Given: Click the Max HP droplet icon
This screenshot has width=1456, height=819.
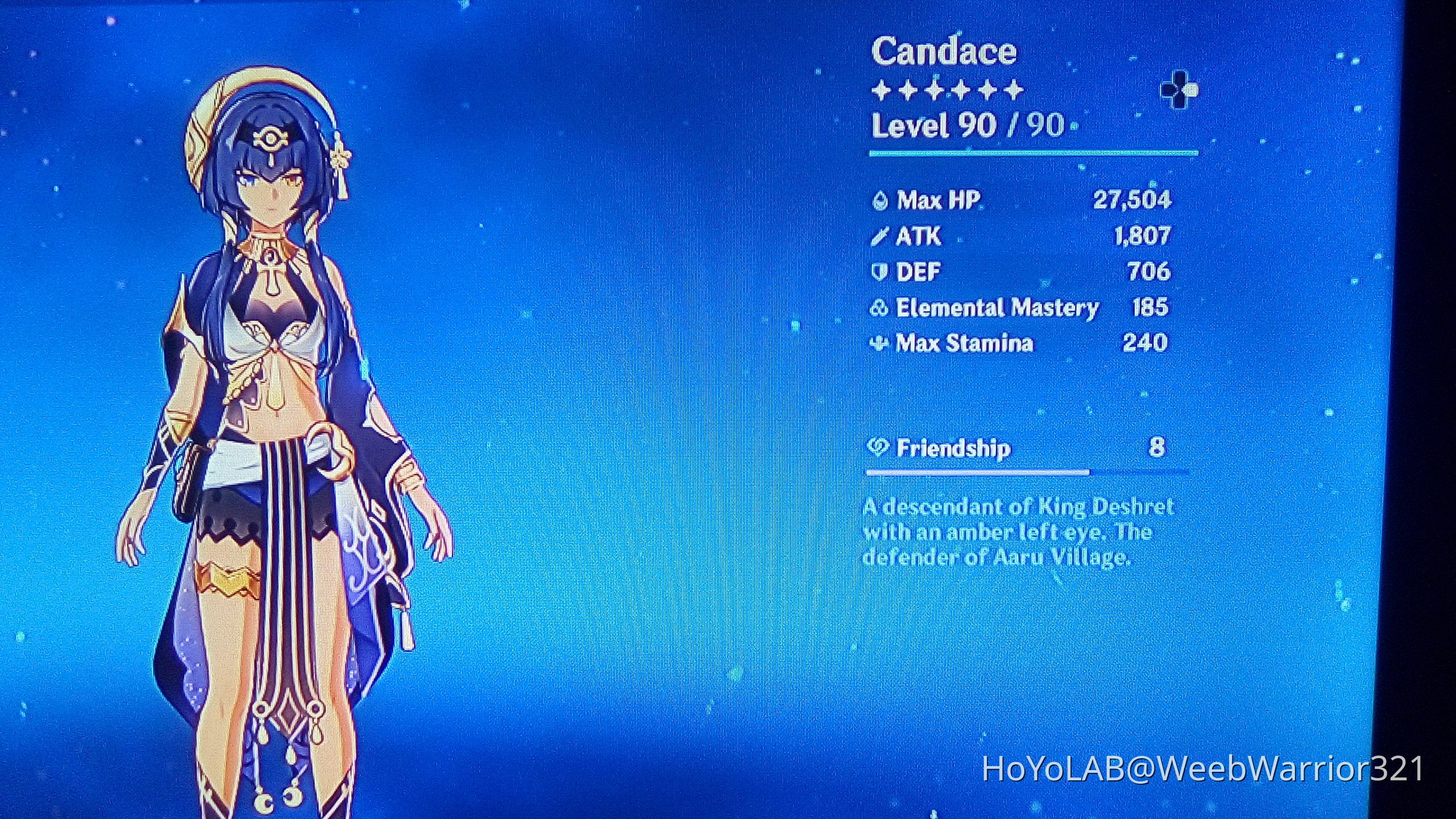Looking at the screenshot, I should coord(881,201).
